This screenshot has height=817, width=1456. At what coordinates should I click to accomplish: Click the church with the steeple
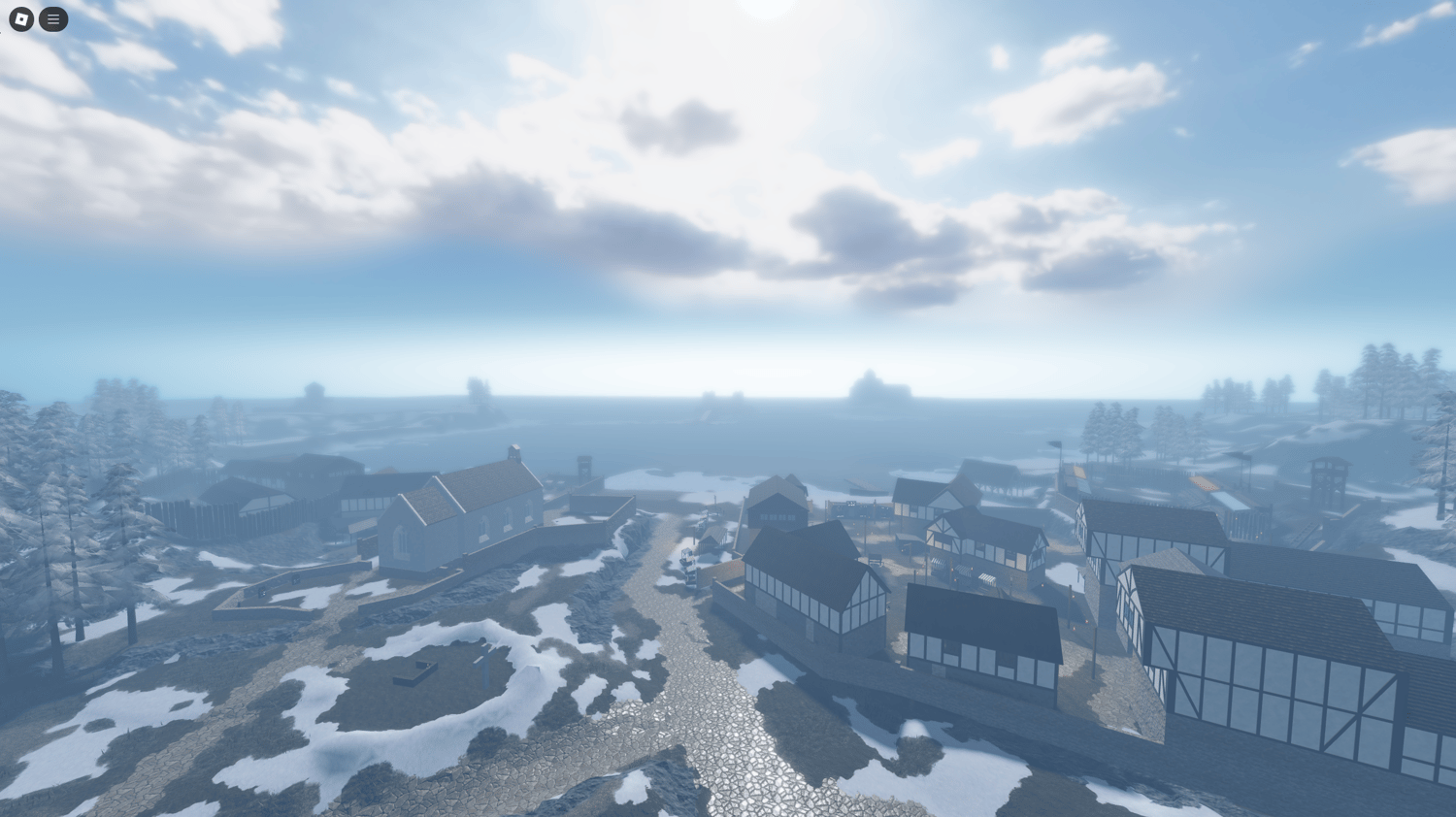tap(466, 514)
